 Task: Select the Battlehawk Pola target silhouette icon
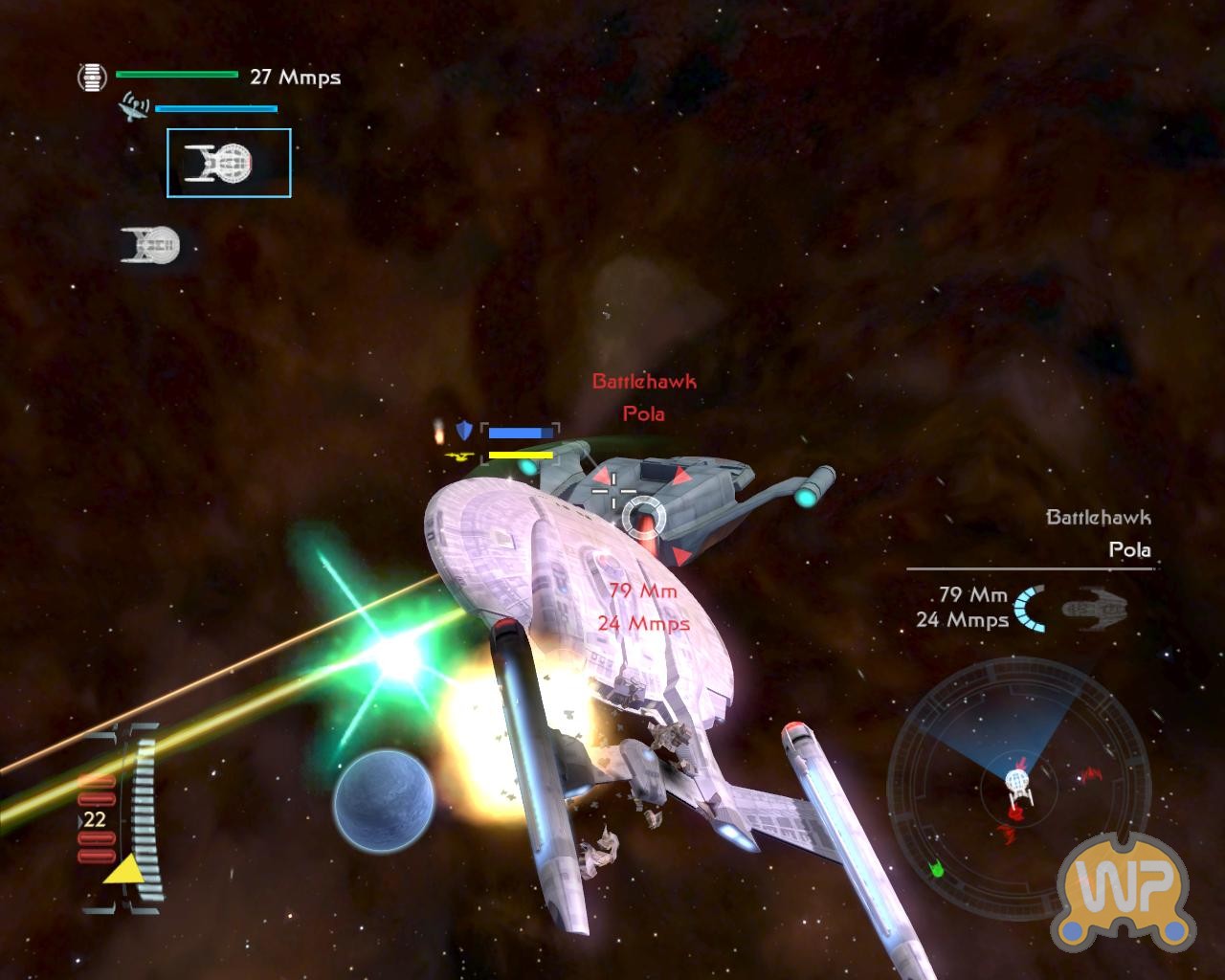point(1096,608)
